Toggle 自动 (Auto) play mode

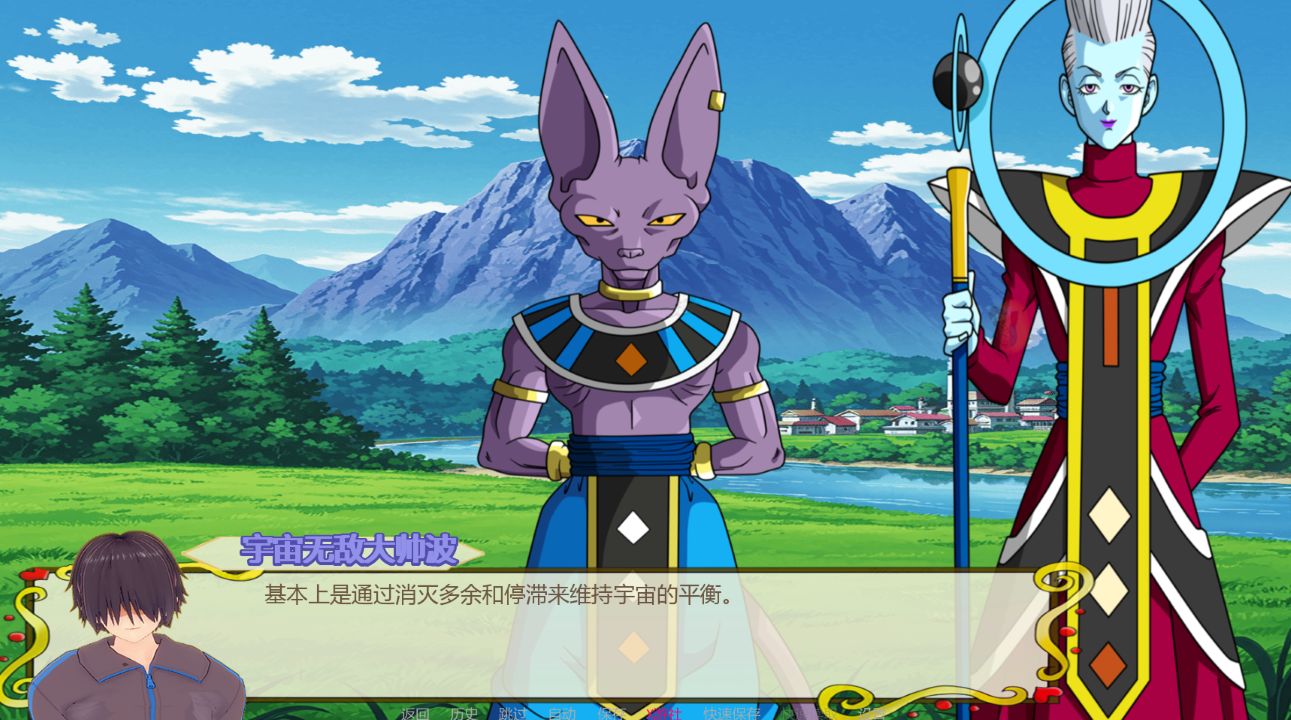click(561, 713)
